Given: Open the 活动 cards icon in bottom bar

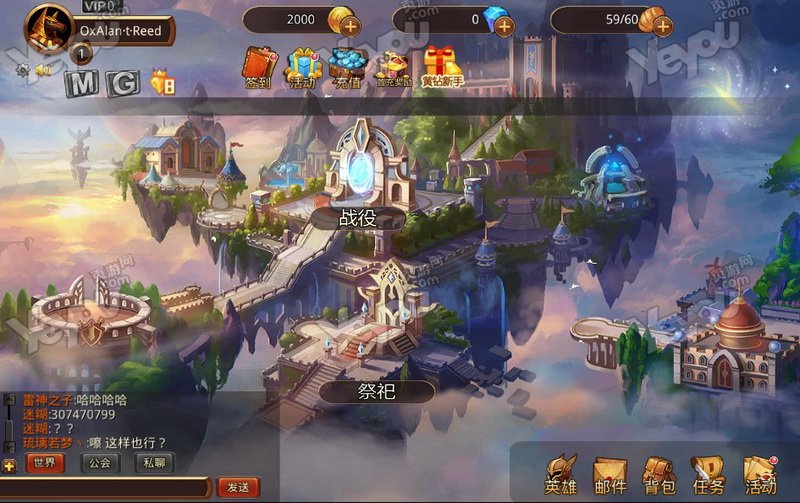Looking at the screenshot, I should click(760, 474).
